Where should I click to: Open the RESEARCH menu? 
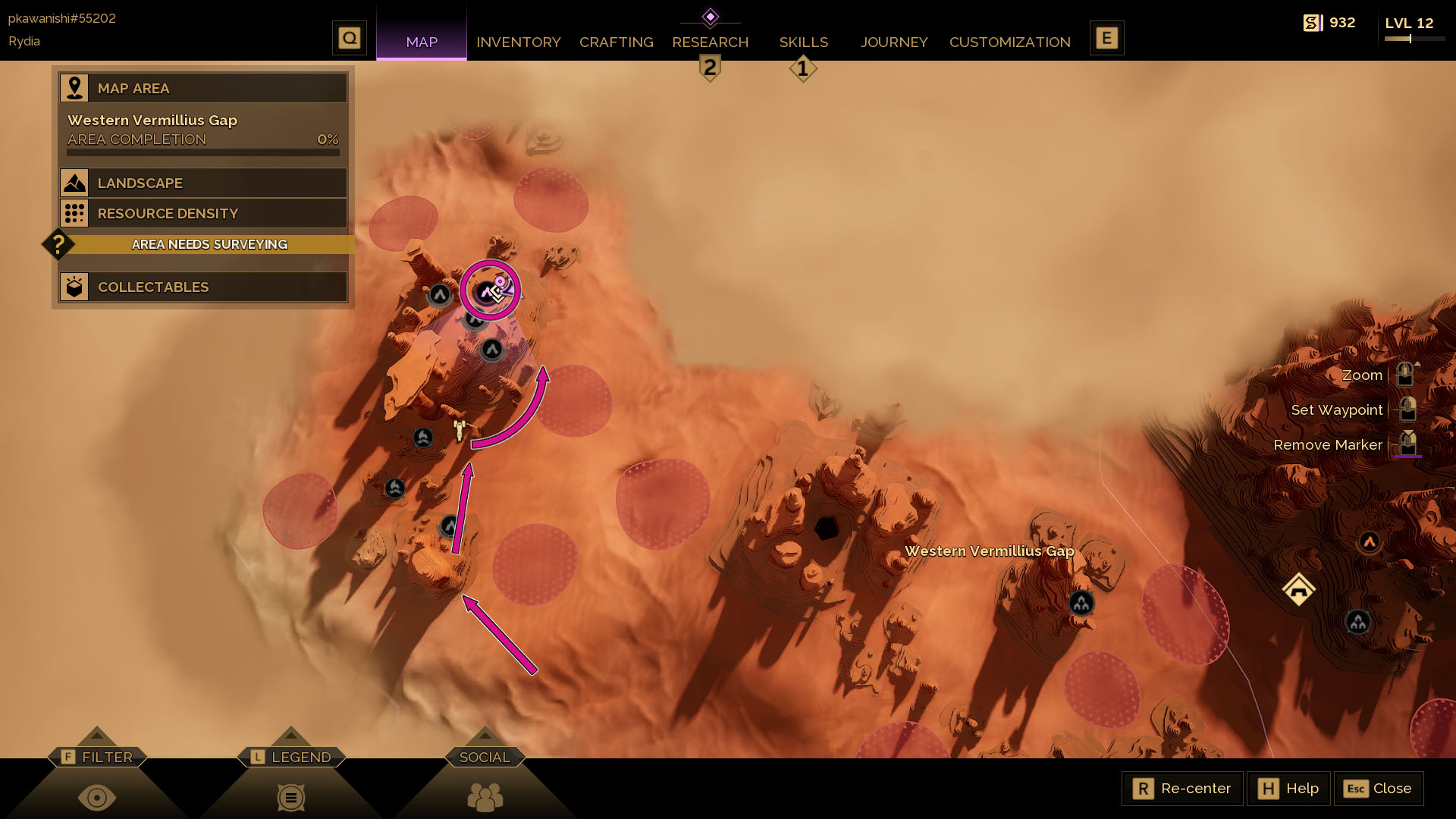pyautogui.click(x=710, y=42)
